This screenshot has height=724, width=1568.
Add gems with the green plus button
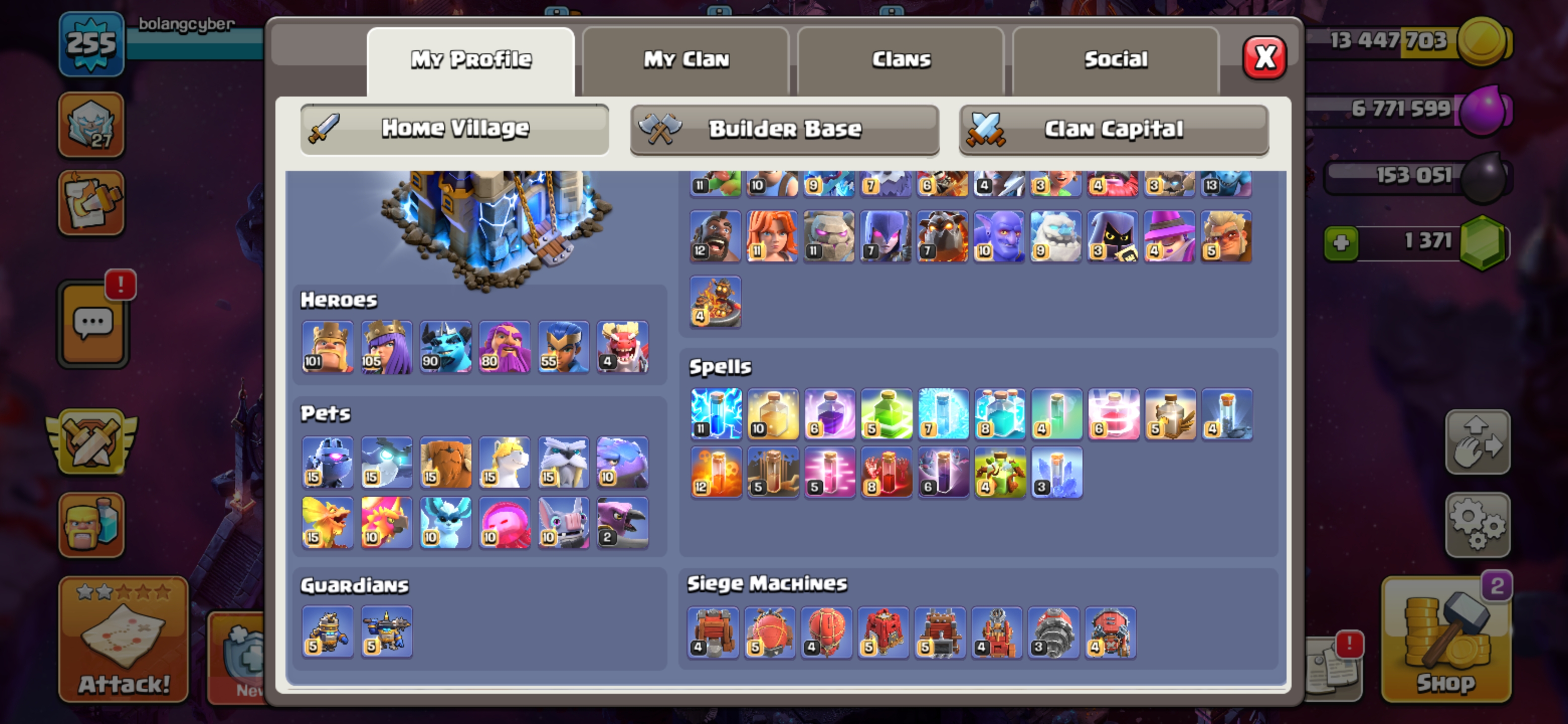click(x=1341, y=243)
